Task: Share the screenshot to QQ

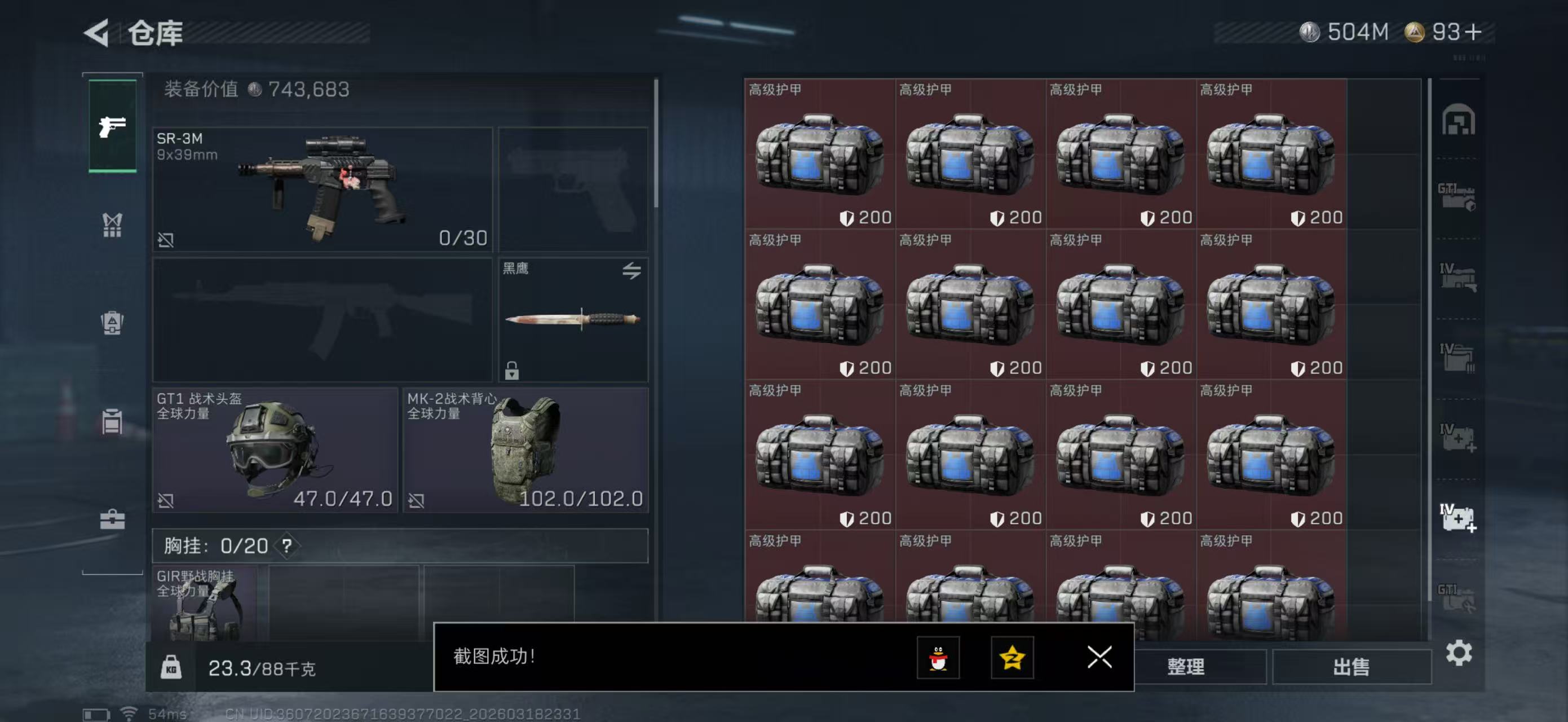Action: 938,658
